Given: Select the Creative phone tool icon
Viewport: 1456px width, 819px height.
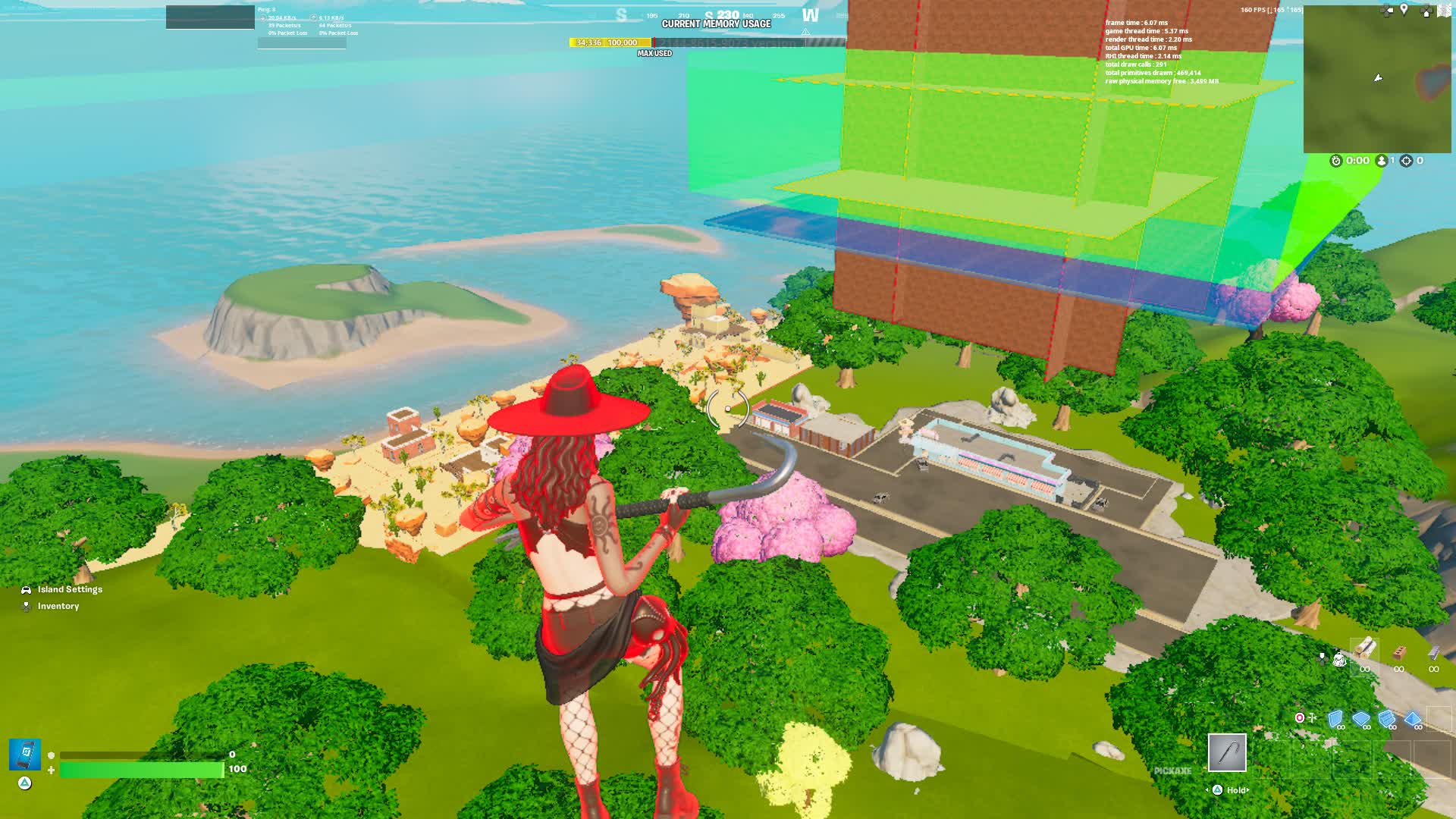Looking at the screenshot, I should pos(24,752).
